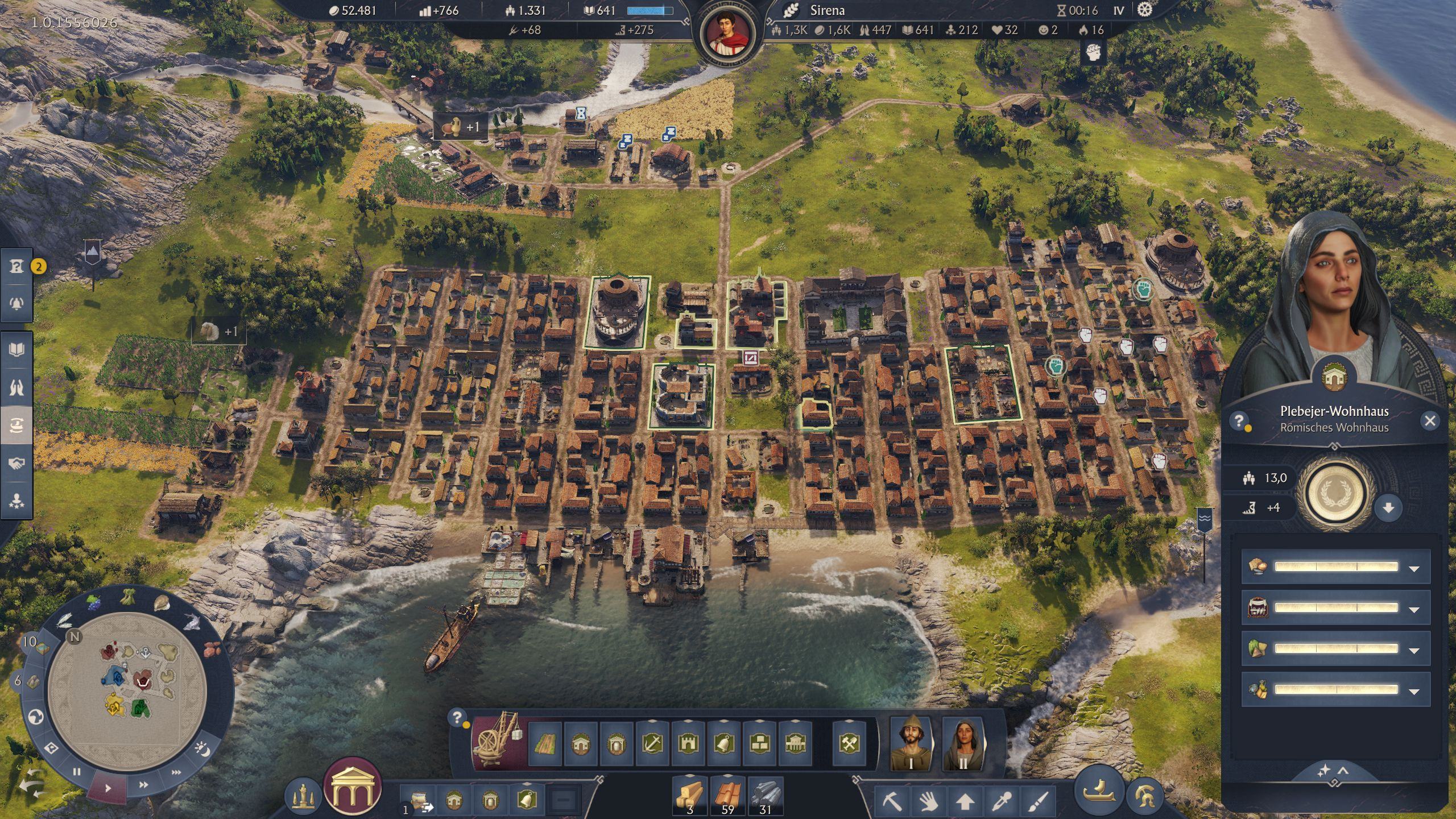
Task: Expand the bread and food needs row
Action: point(1414,568)
